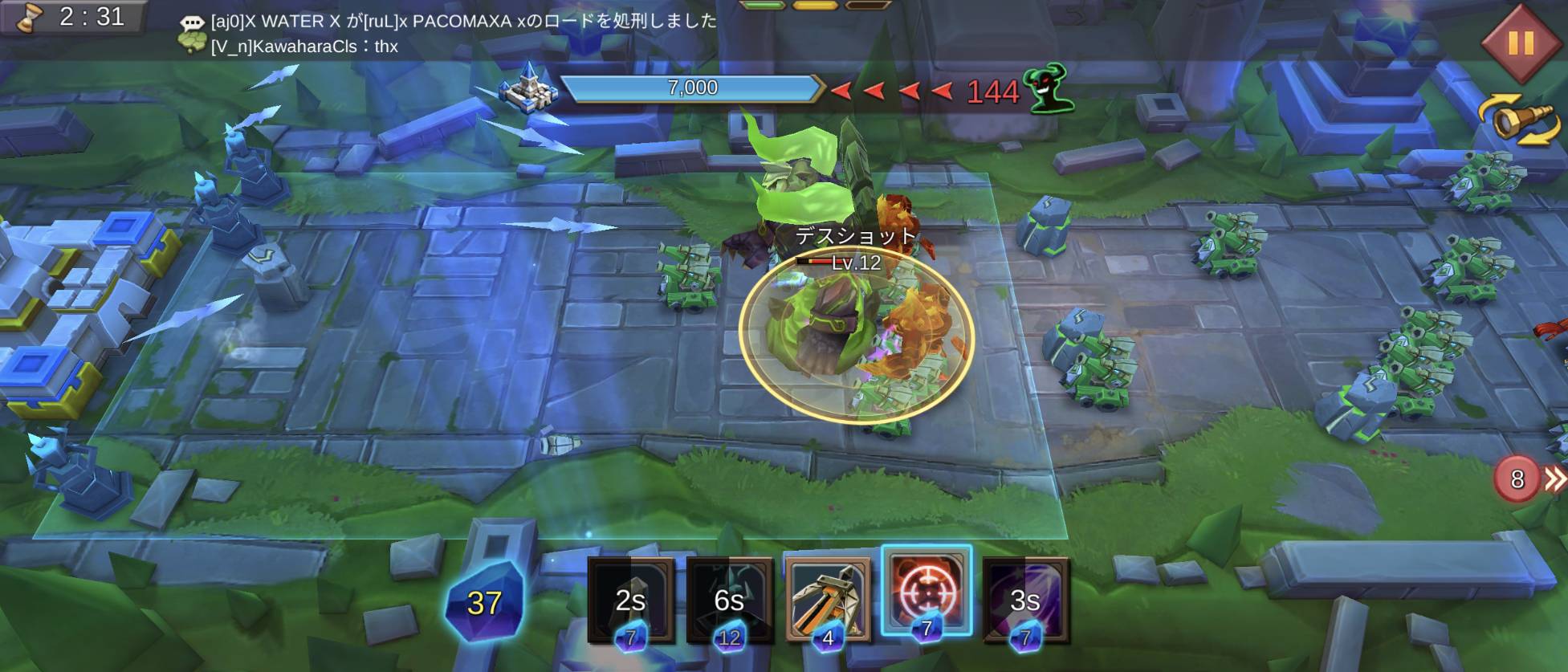Select the crossbow ballista card costing 4
This screenshot has height=672, width=1568.
point(828,600)
